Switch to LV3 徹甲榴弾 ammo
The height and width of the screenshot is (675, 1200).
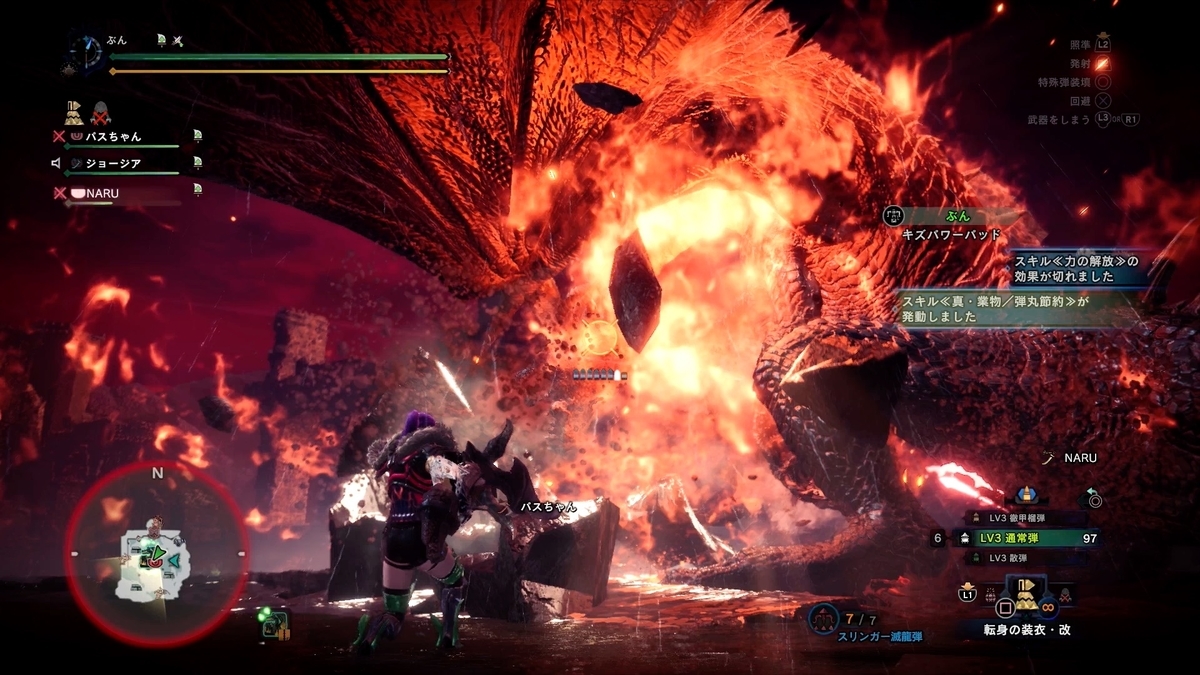pyautogui.click(x=1018, y=518)
